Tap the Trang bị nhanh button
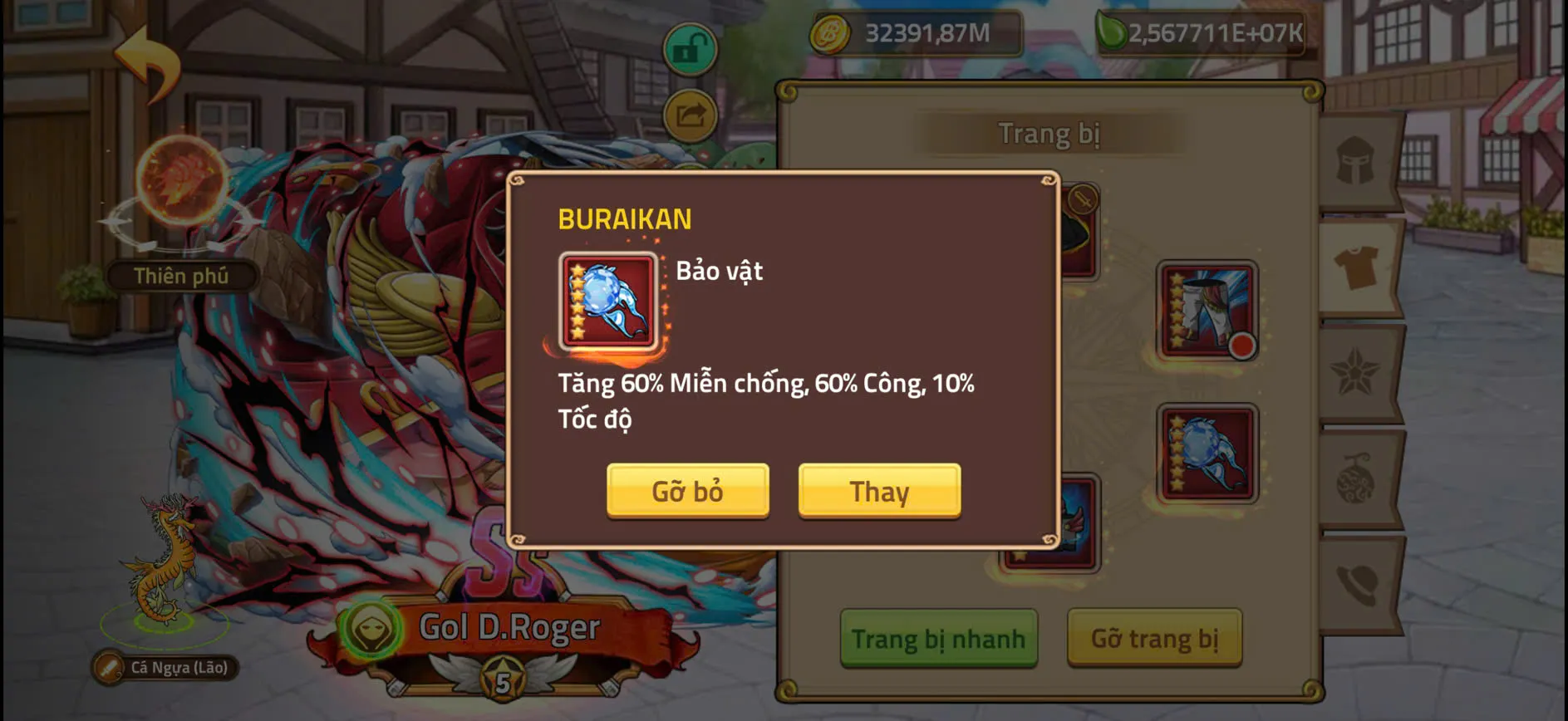The height and width of the screenshot is (721, 1568). coord(939,639)
